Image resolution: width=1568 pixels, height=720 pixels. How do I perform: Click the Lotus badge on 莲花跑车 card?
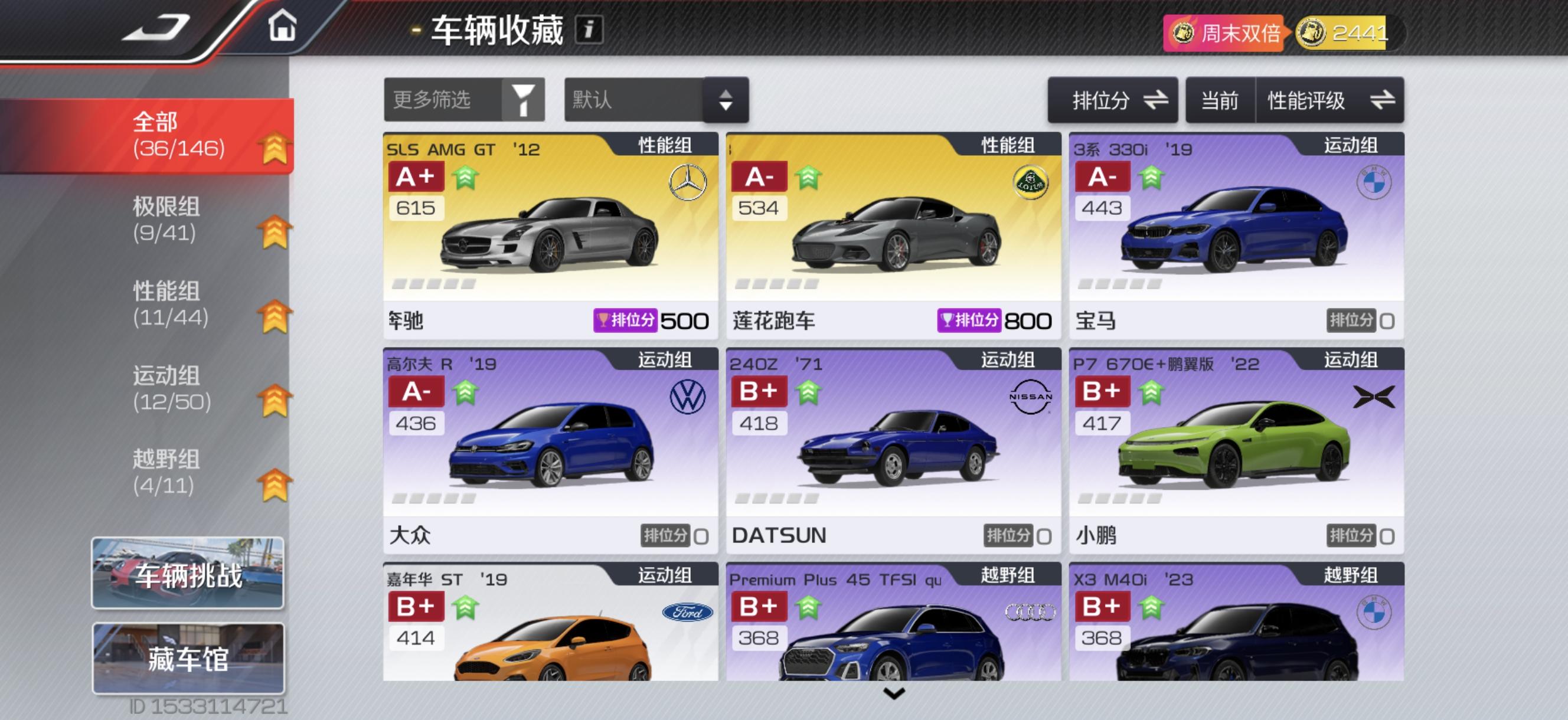point(1031,181)
